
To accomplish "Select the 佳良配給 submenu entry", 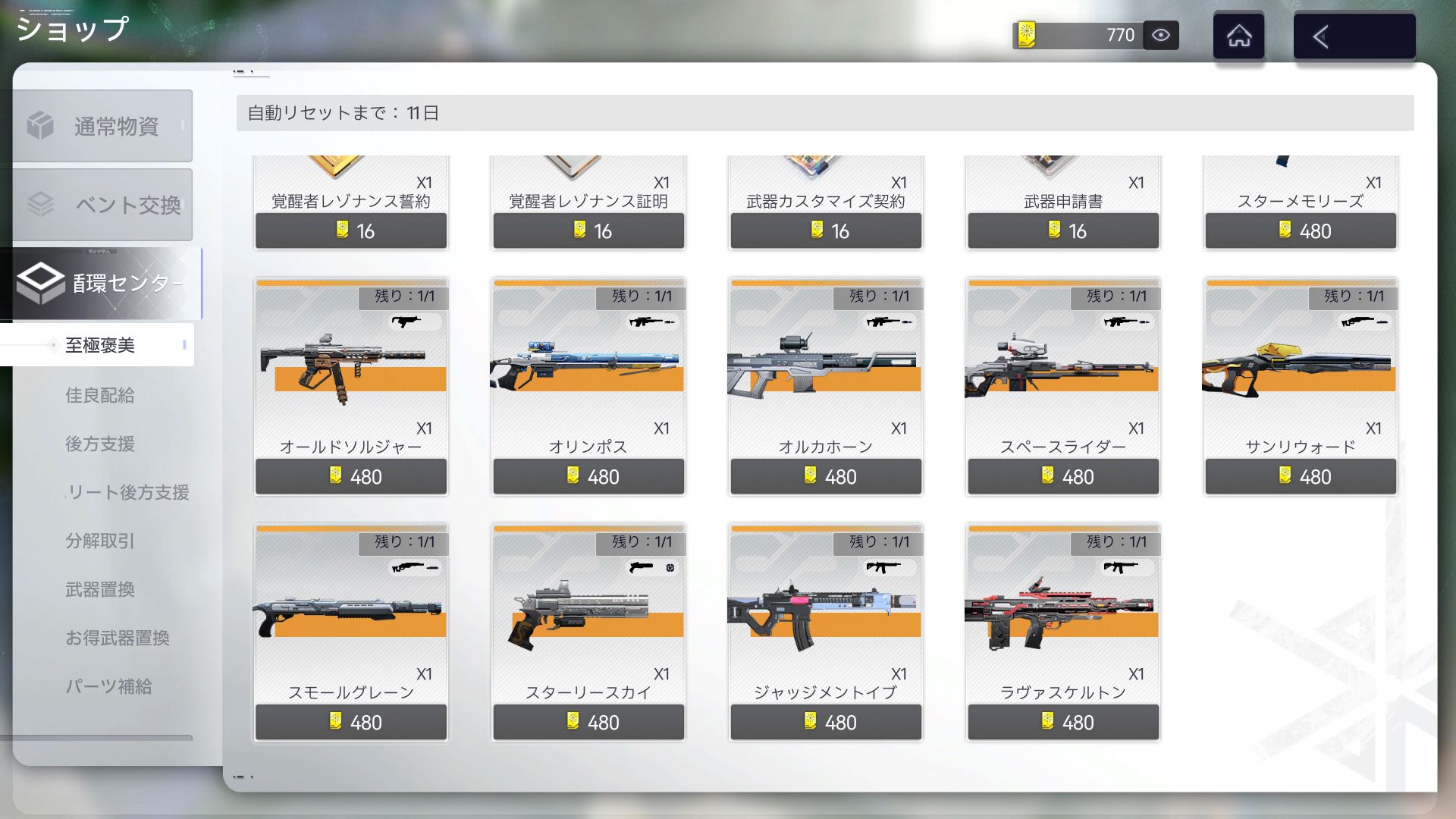I will click(99, 395).
